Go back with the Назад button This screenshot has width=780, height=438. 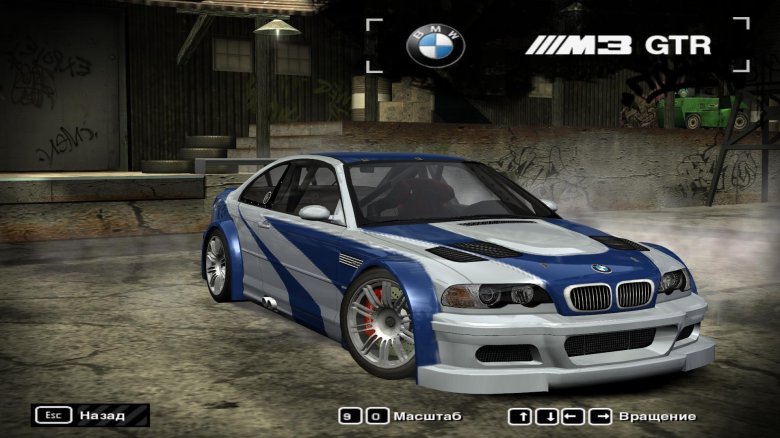[x=90, y=414]
